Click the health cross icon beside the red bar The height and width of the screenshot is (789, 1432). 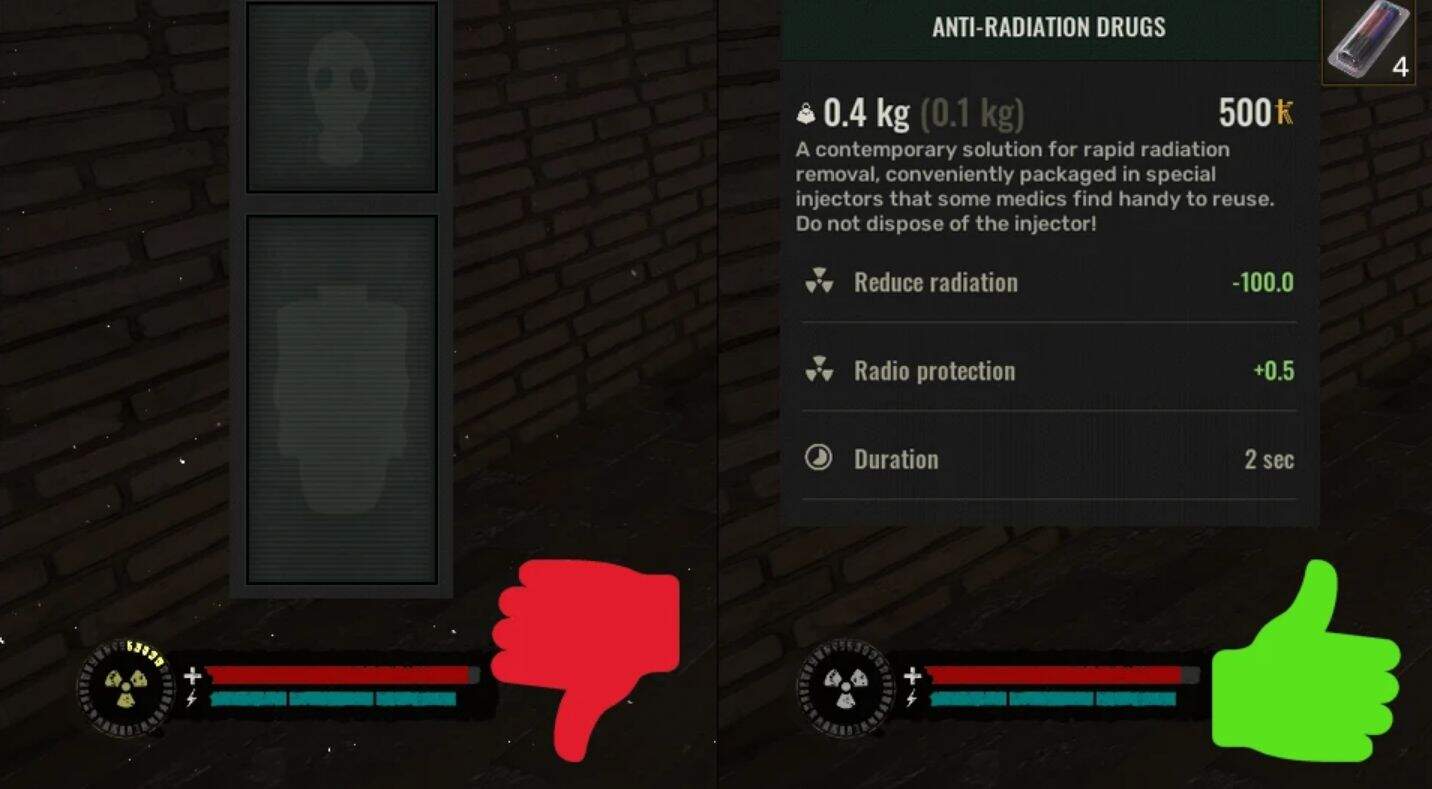click(190, 674)
